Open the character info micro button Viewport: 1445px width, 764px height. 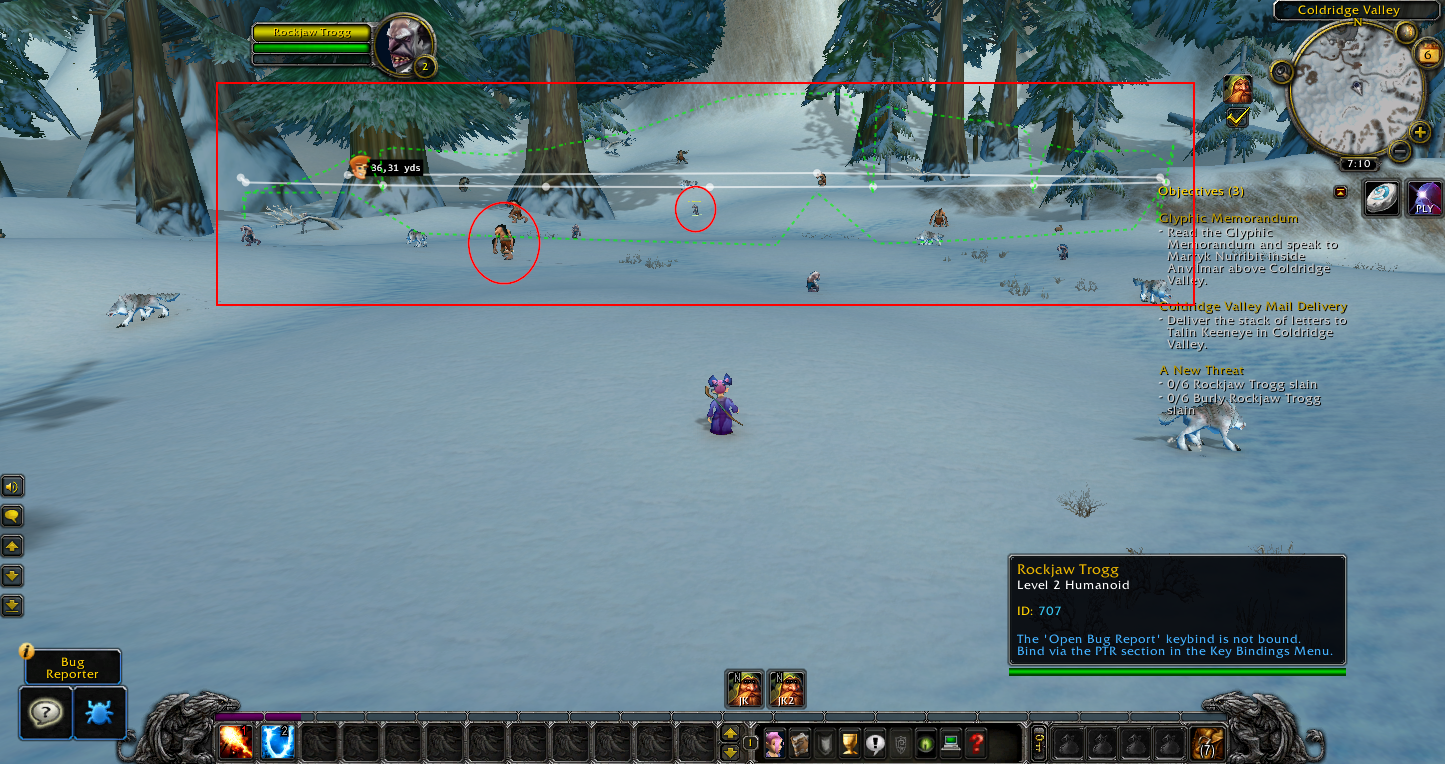[x=774, y=744]
